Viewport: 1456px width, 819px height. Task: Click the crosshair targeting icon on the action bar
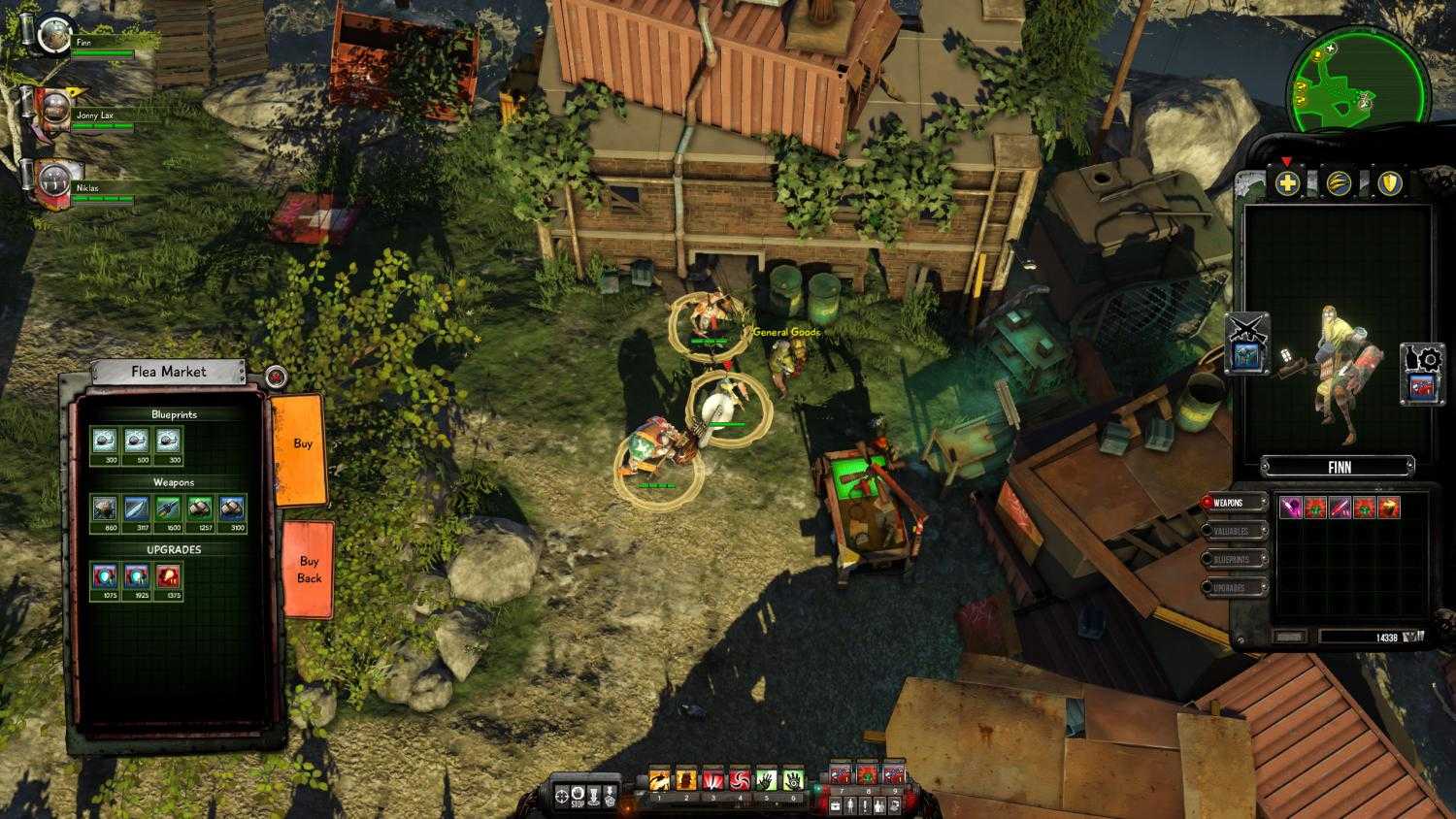(564, 794)
